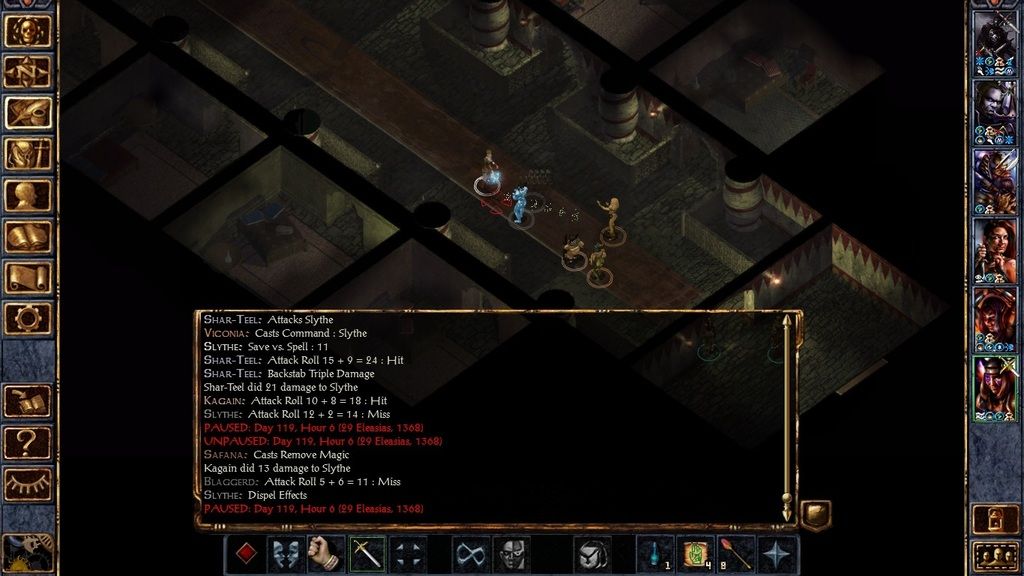Viewport: 1024px width, 576px height.
Task: Open the area map screen
Action: click(27, 72)
